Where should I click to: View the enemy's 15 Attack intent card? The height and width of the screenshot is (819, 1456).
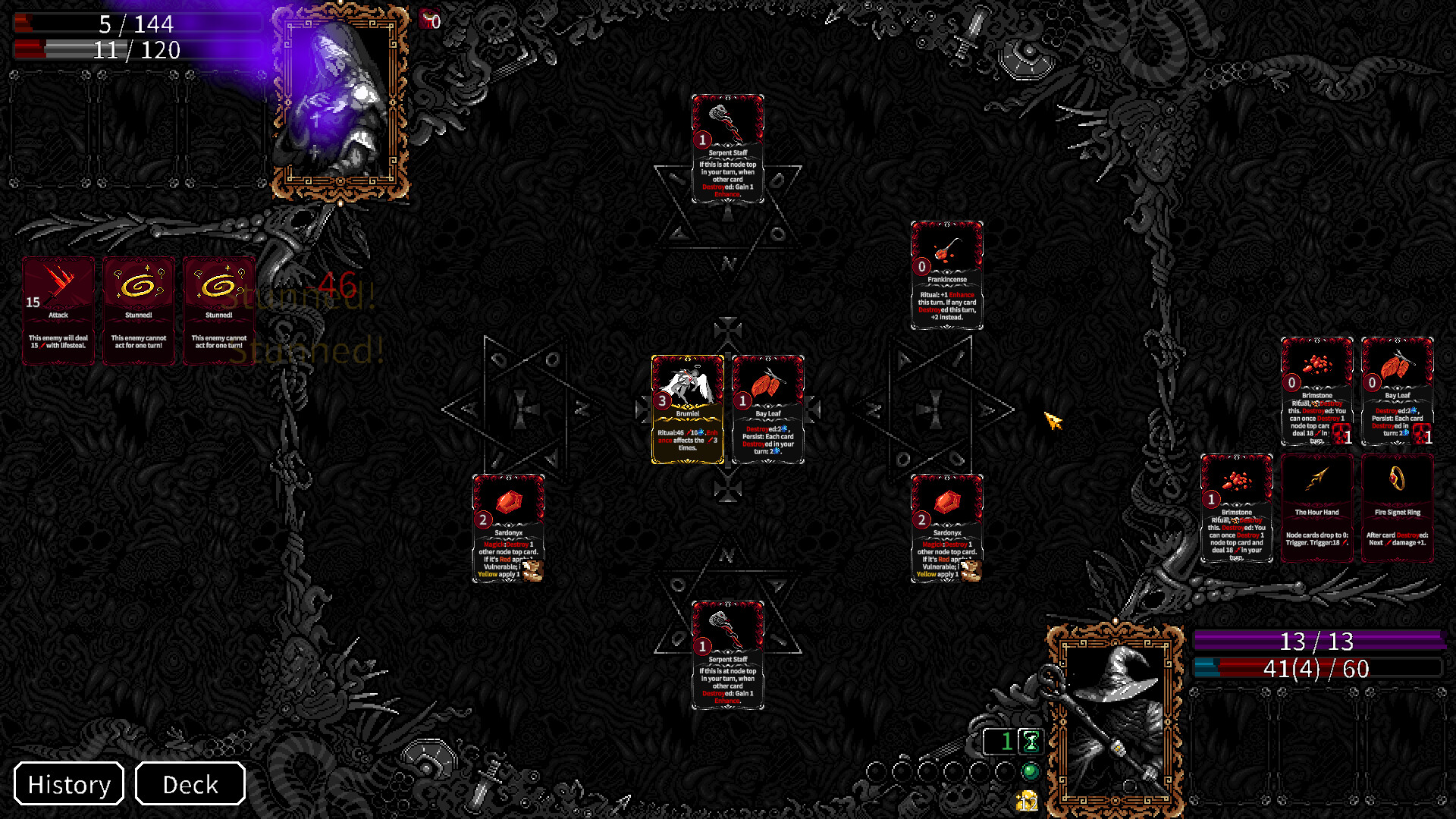point(58,309)
